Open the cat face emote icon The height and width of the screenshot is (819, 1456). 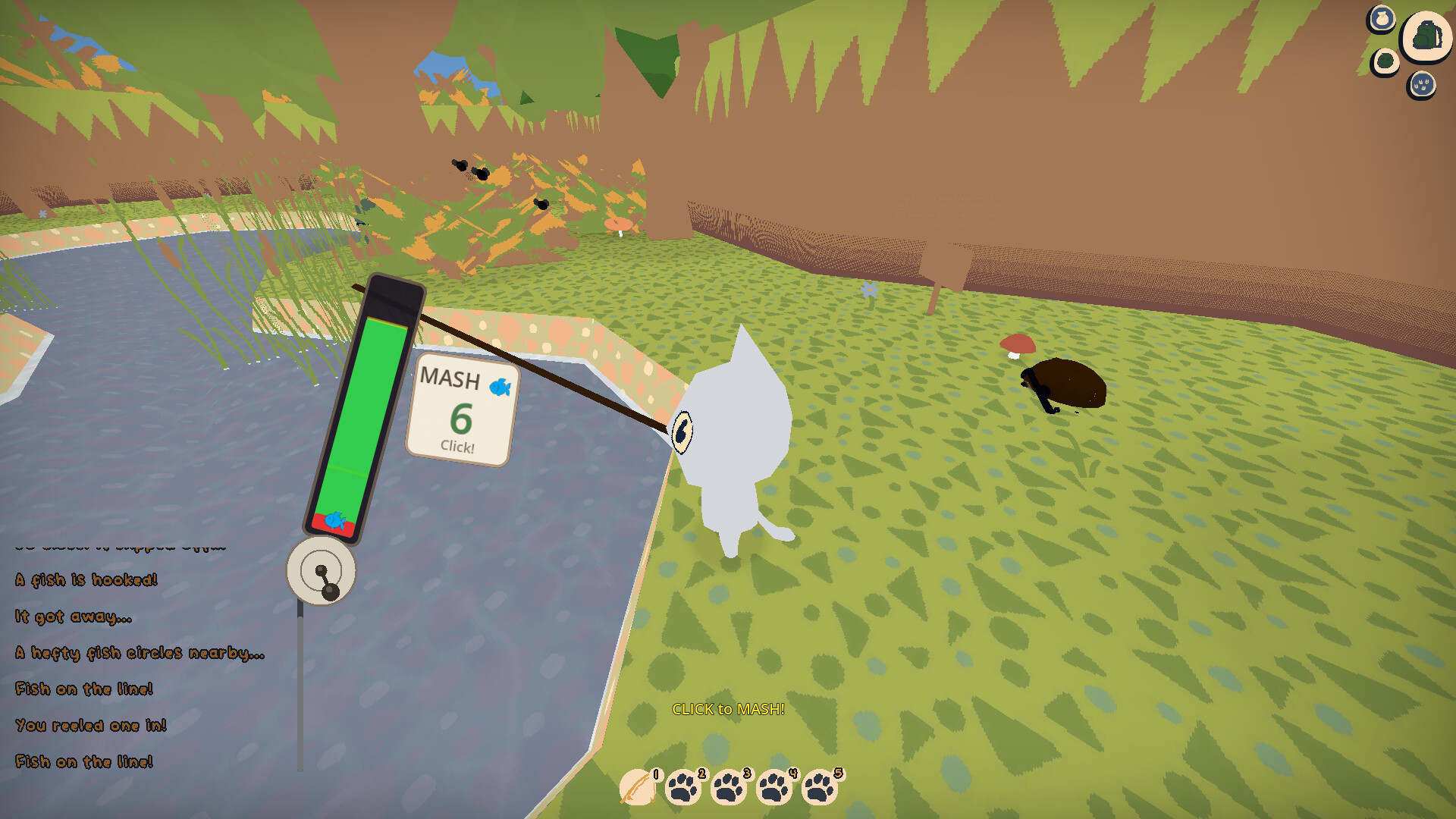point(1385,60)
